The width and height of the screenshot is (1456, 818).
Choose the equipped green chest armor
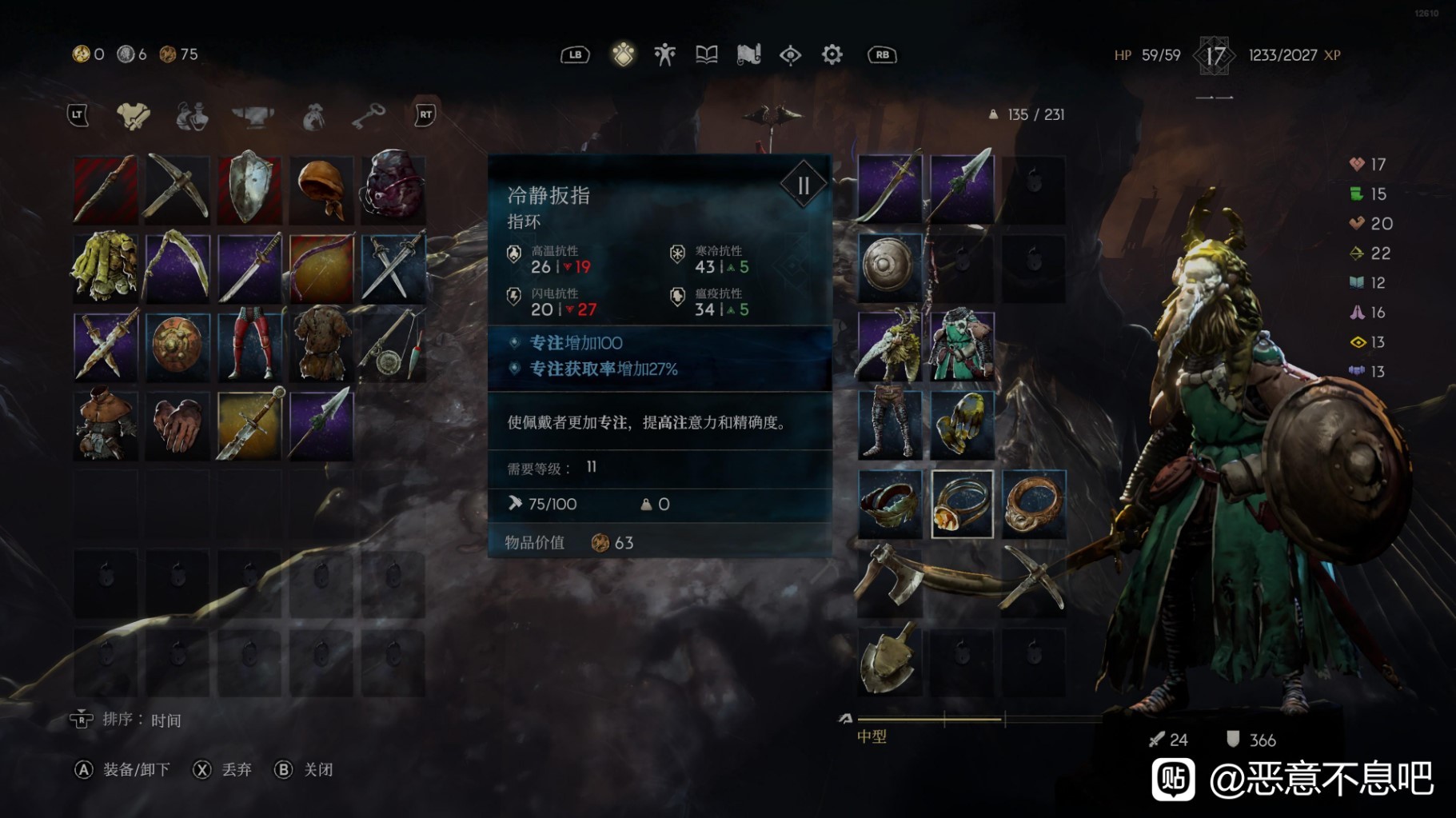coord(962,346)
